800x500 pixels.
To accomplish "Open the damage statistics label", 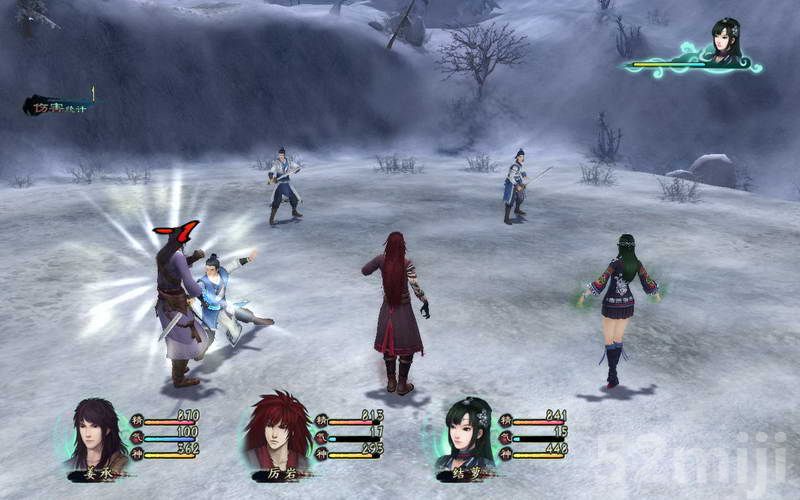I will 58,104.
